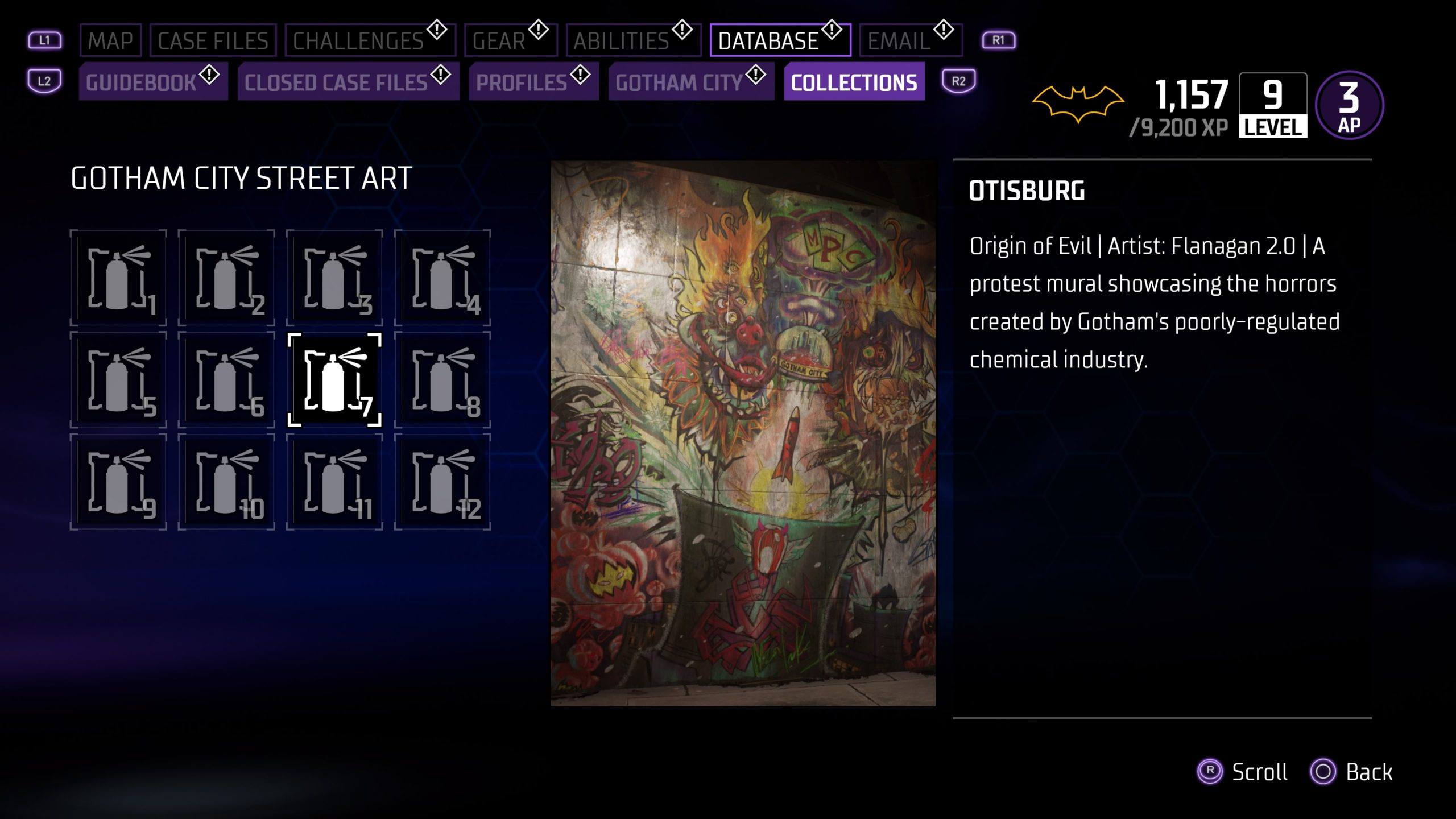
Task: Click the Otisburg mural preview image
Action: click(743, 433)
